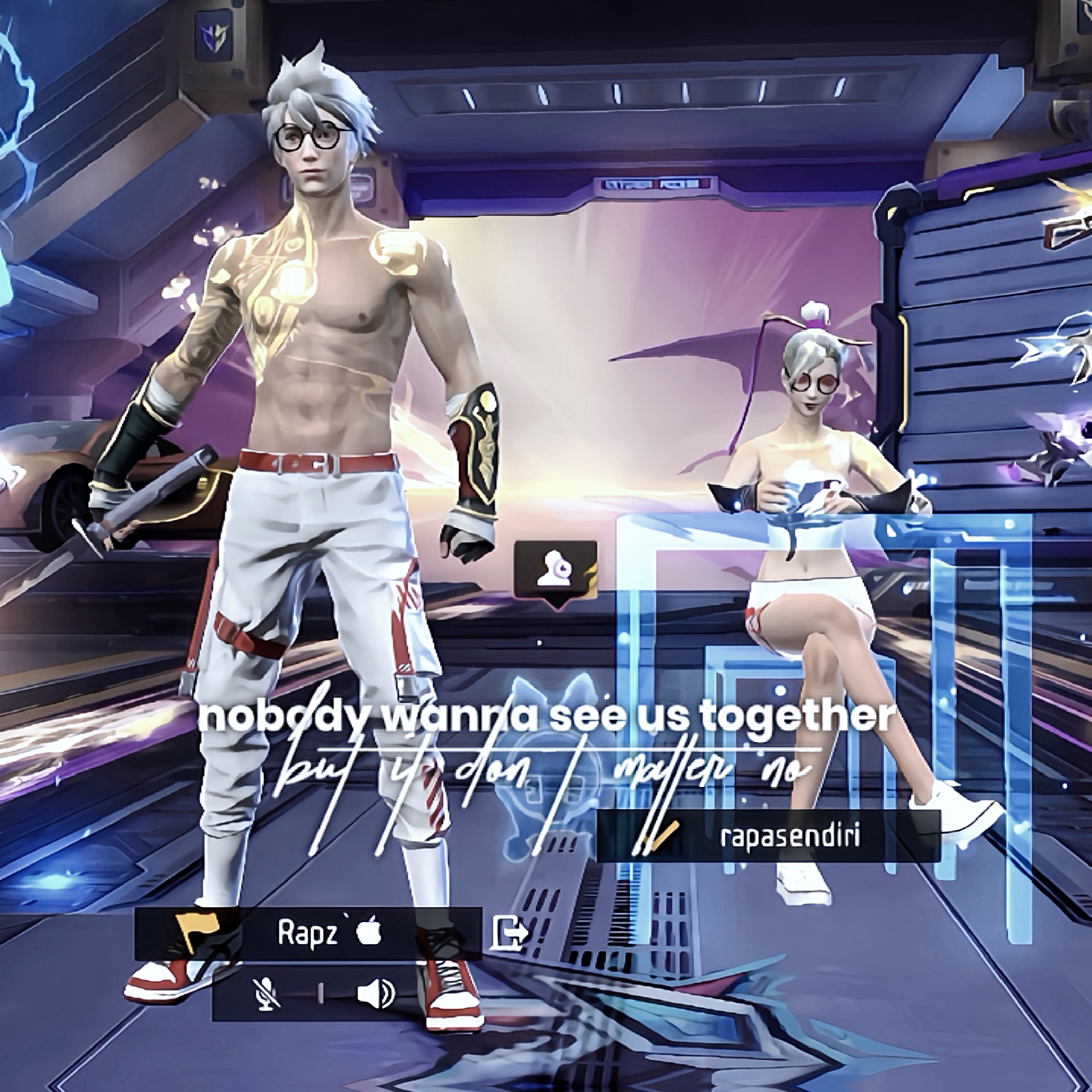Open the avatar bubble icon between the characters

tap(555, 571)
